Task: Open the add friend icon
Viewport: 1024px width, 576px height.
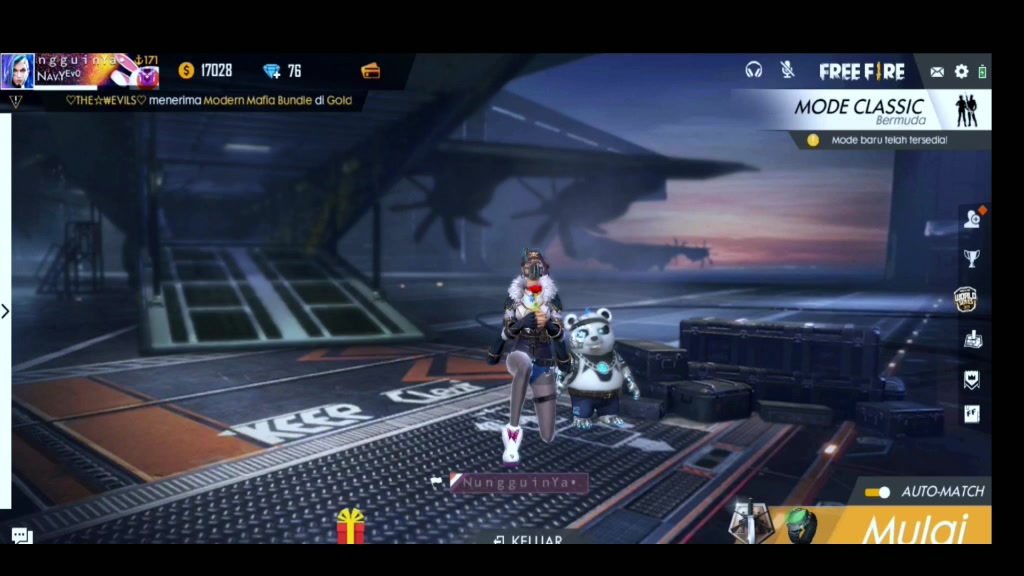Action: pos(972,219)
